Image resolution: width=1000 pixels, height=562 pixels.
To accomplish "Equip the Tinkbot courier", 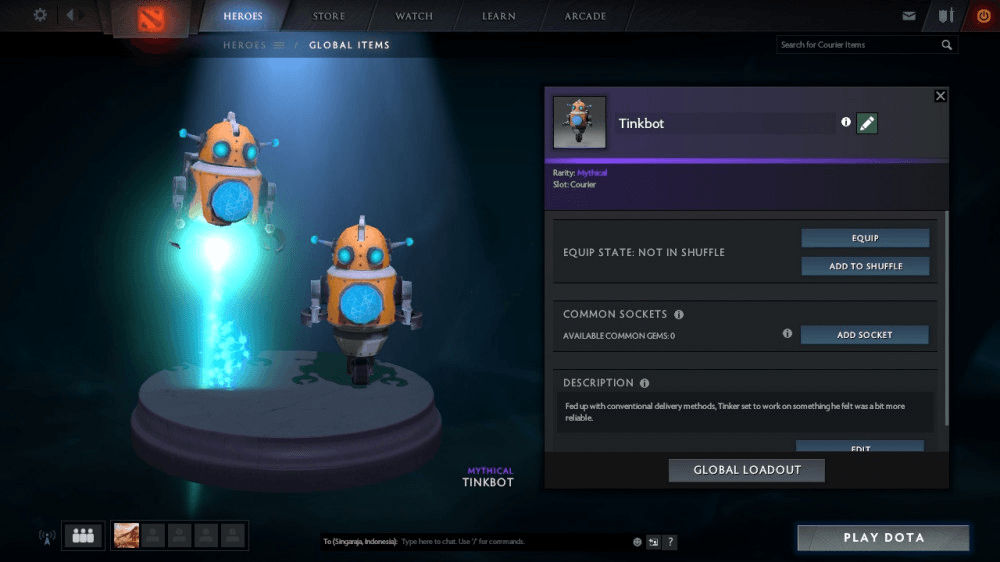I will tap(865, 238).
